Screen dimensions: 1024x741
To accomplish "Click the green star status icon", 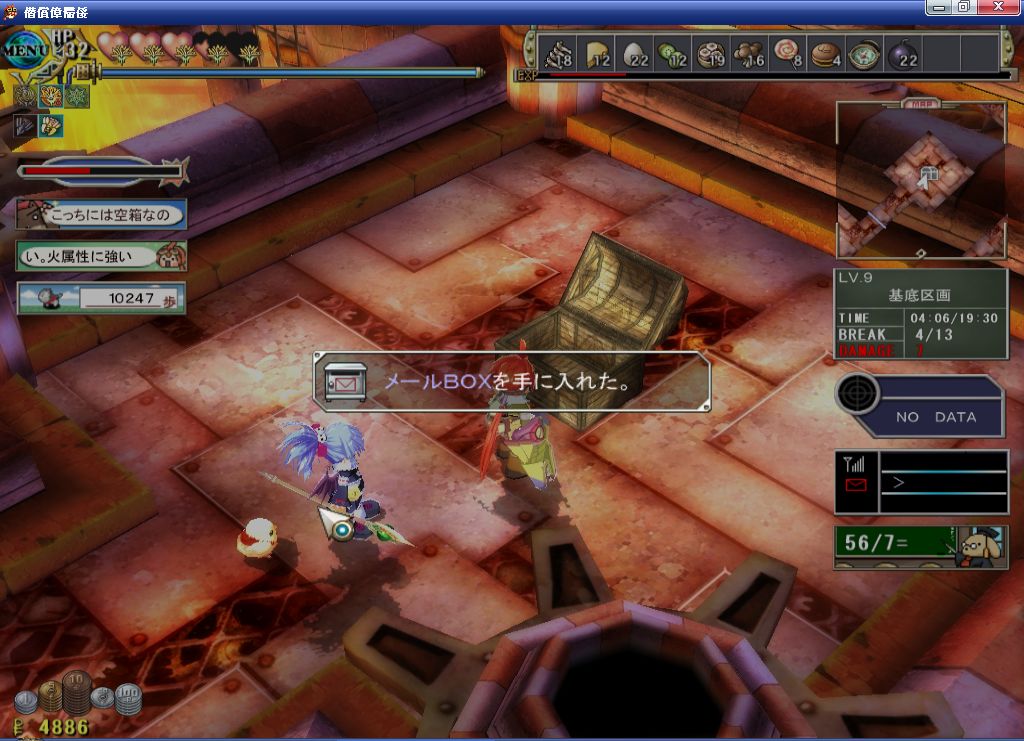I will pyautogui.click(x=76, y=97).
